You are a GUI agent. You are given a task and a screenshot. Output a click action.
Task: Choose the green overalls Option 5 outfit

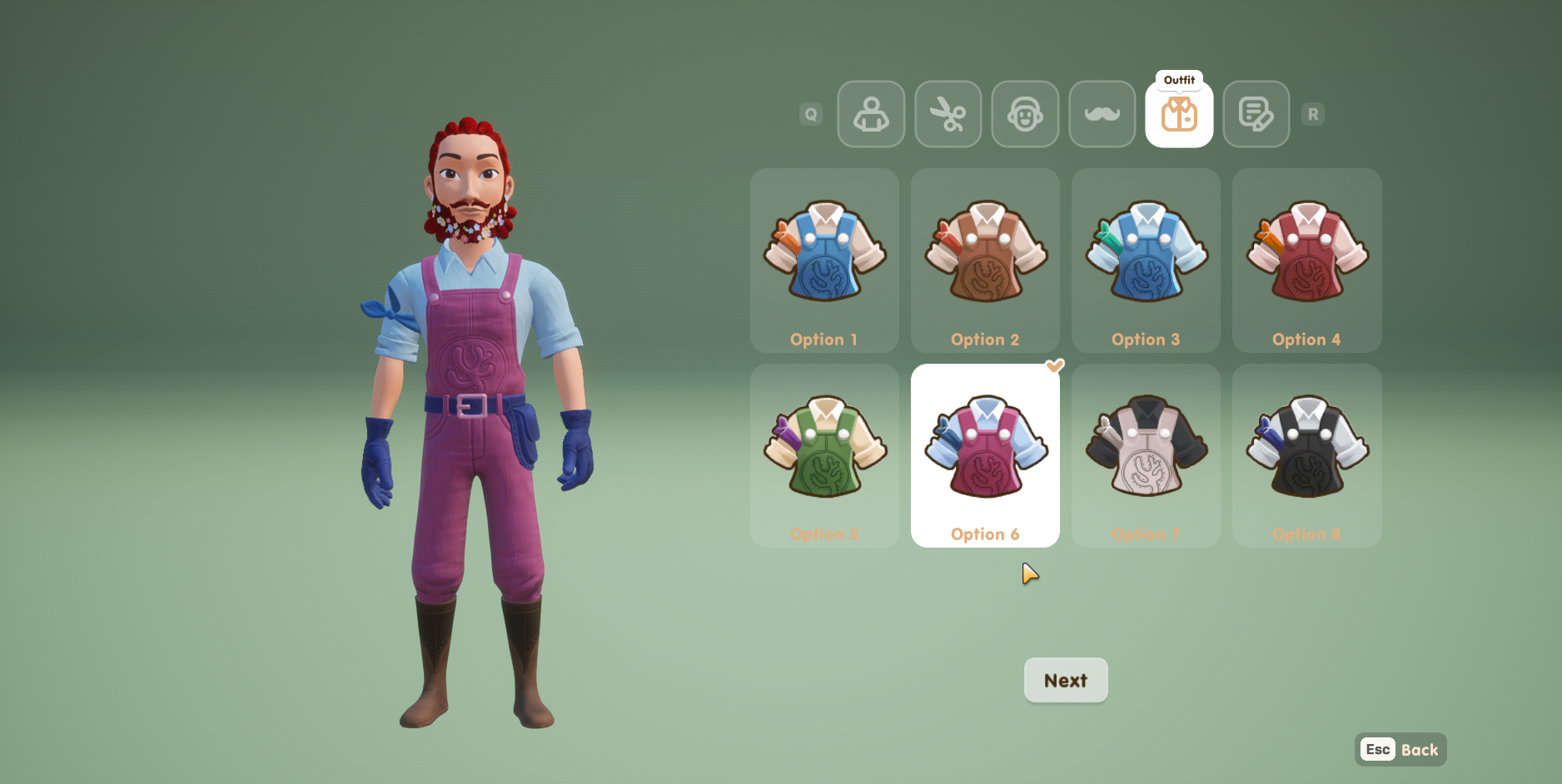coord(824,454)
